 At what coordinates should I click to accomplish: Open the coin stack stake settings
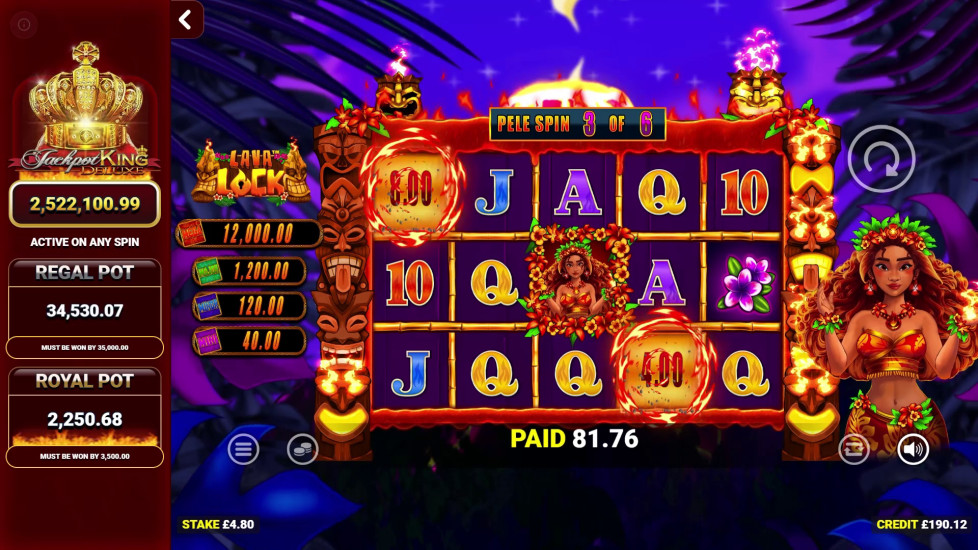pos(302,449)
